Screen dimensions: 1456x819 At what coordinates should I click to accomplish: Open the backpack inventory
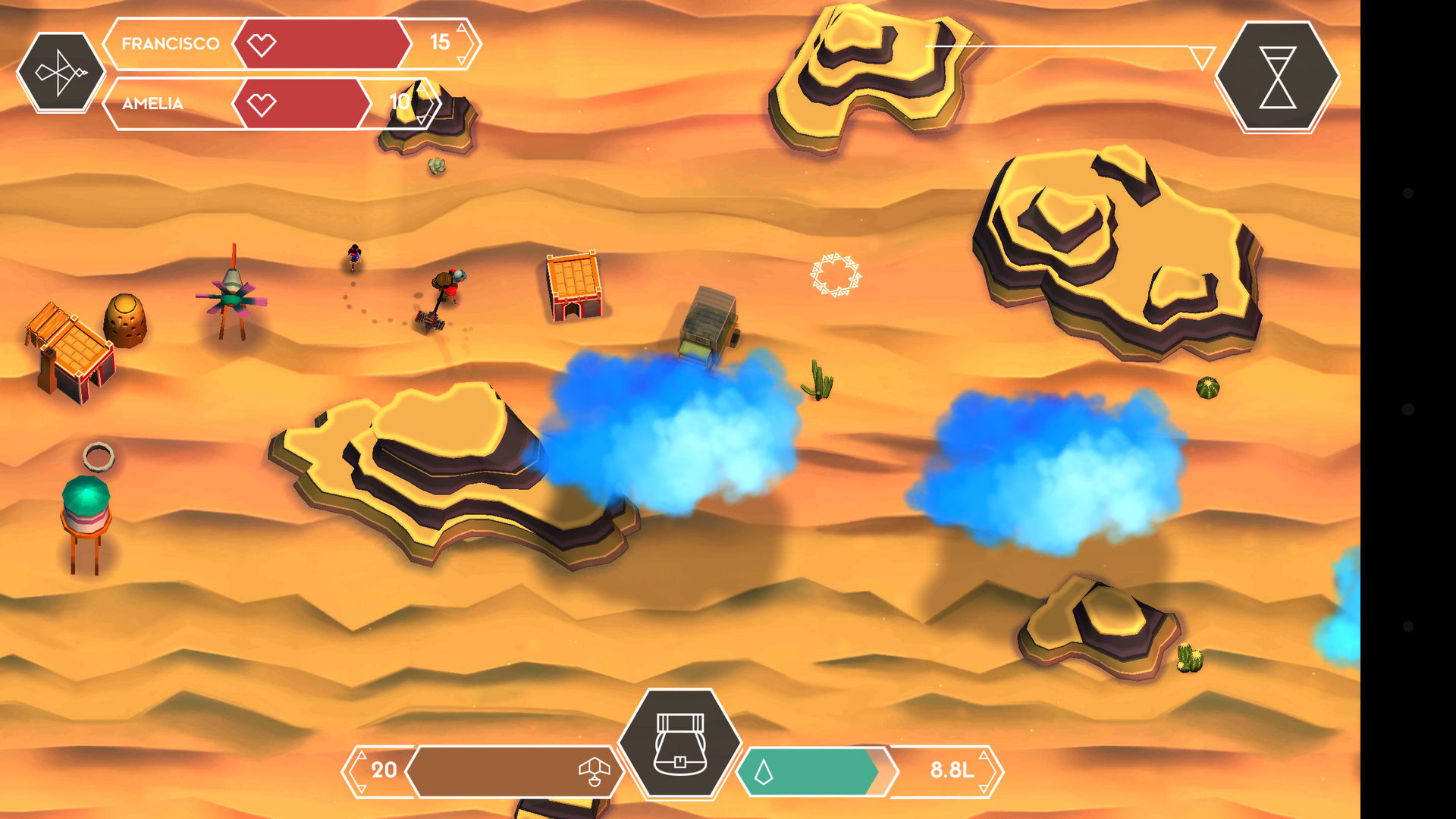pos(679,744)
